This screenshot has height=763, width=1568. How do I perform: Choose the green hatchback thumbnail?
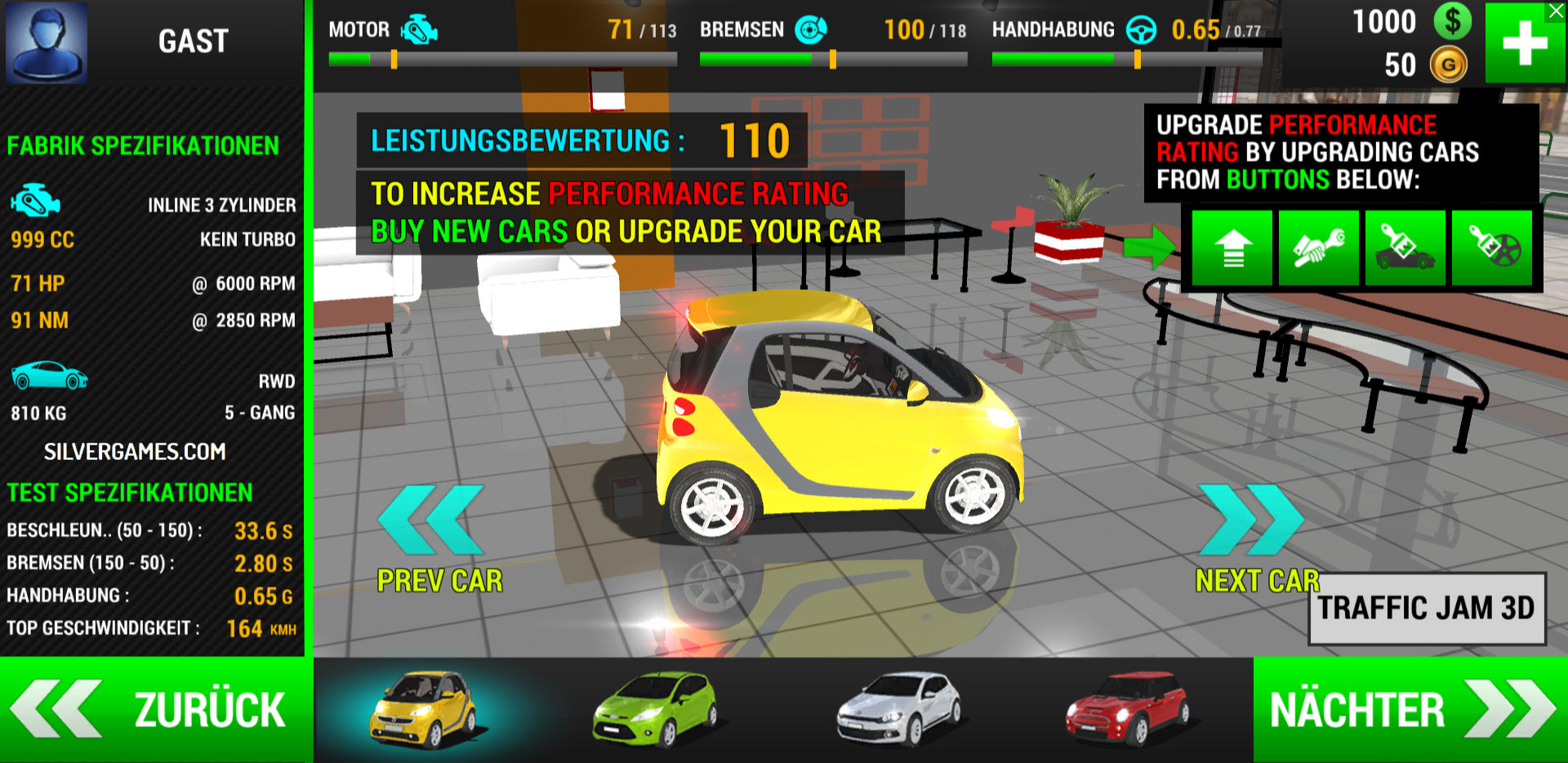coord(655,709)
